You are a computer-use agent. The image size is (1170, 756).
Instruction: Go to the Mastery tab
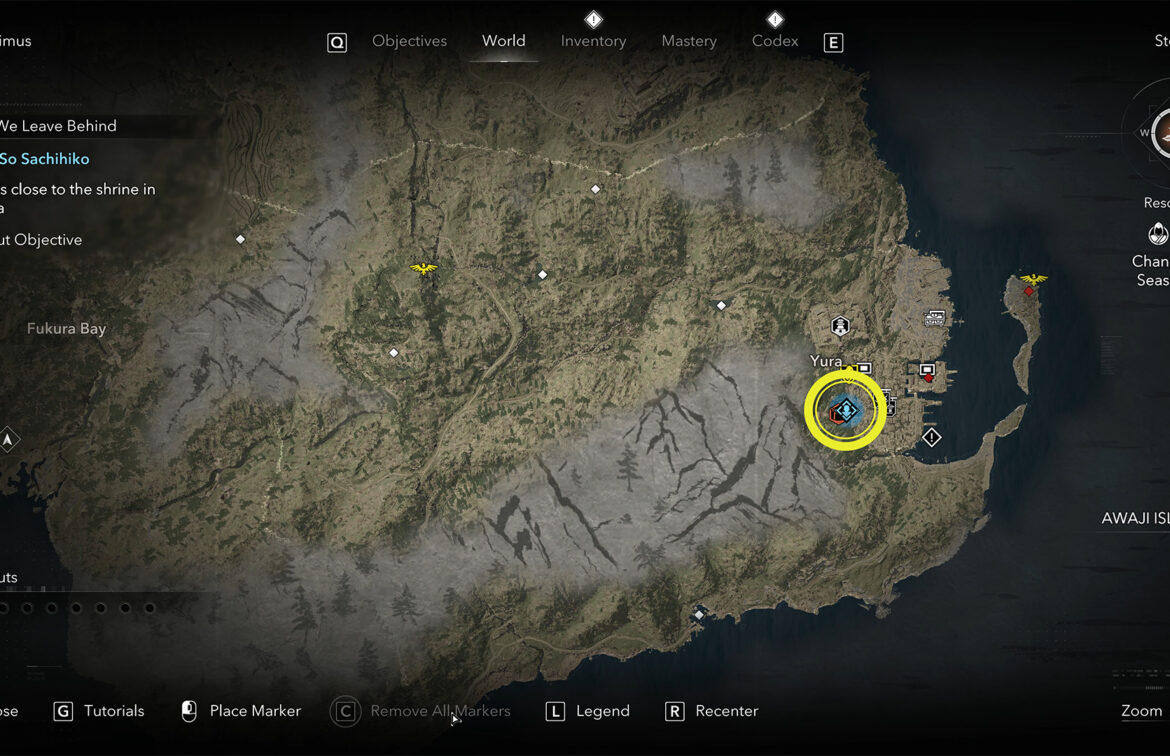pyautogui.click(x=689, y=41)
